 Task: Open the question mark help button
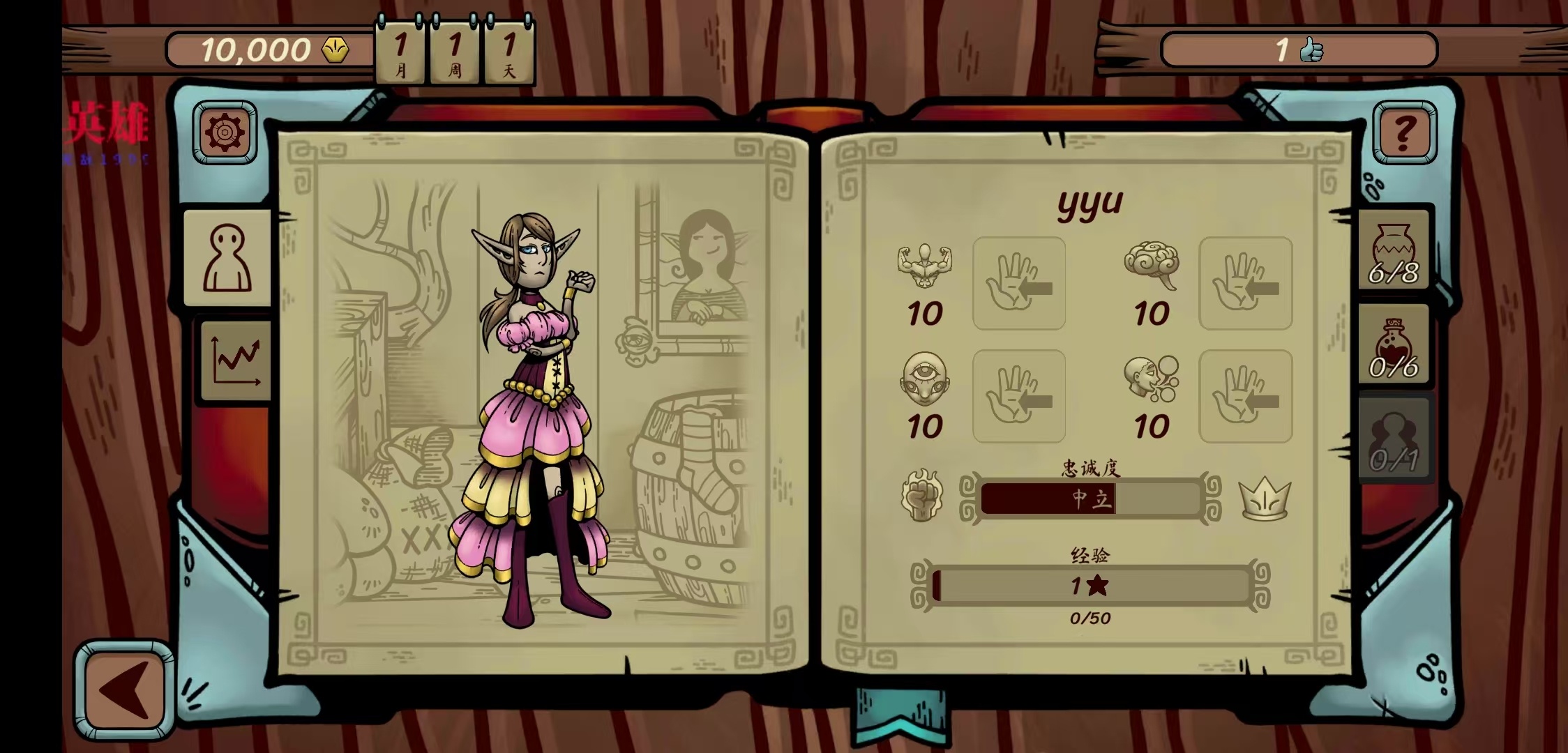1404,132
